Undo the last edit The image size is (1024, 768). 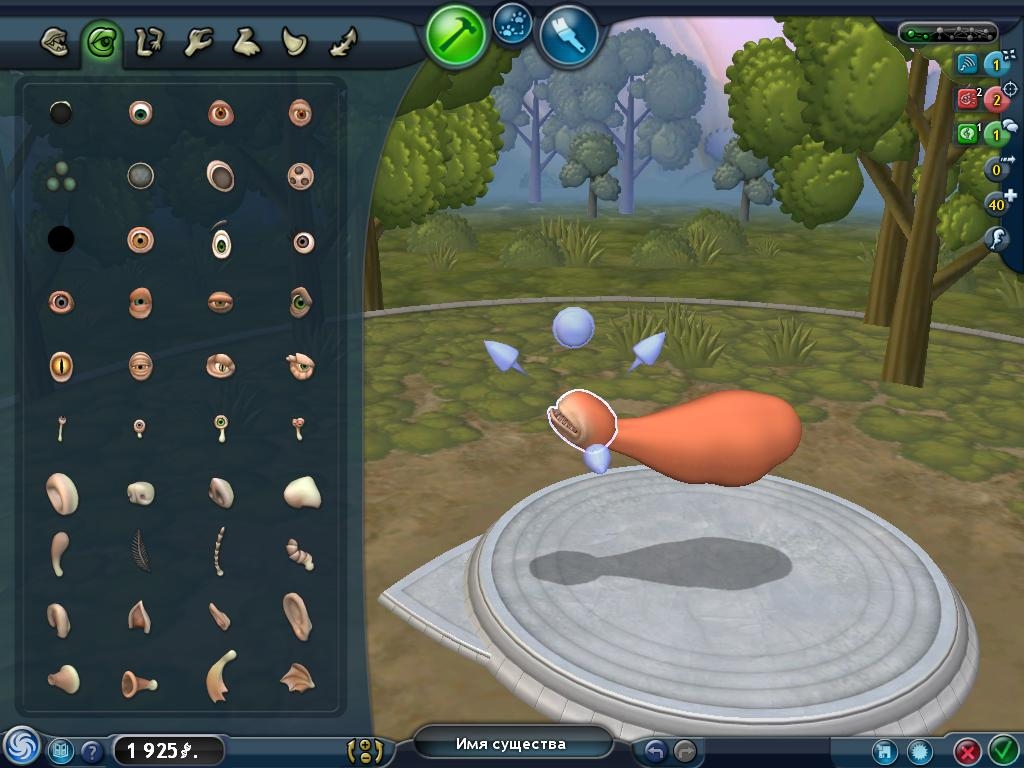tap(656, 750)
